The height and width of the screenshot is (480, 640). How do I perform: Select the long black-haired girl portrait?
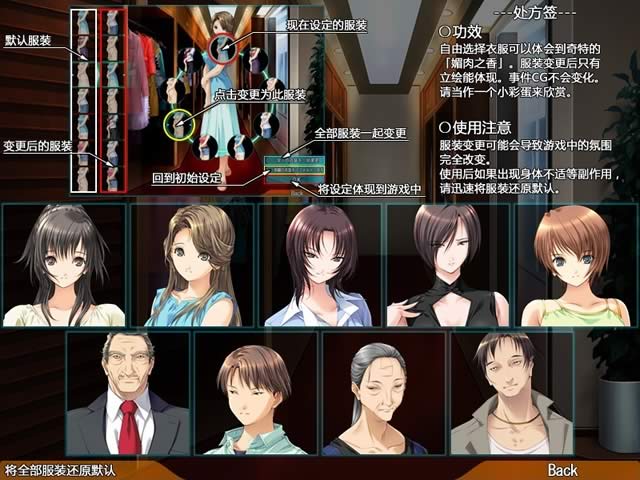pos(64,265)
